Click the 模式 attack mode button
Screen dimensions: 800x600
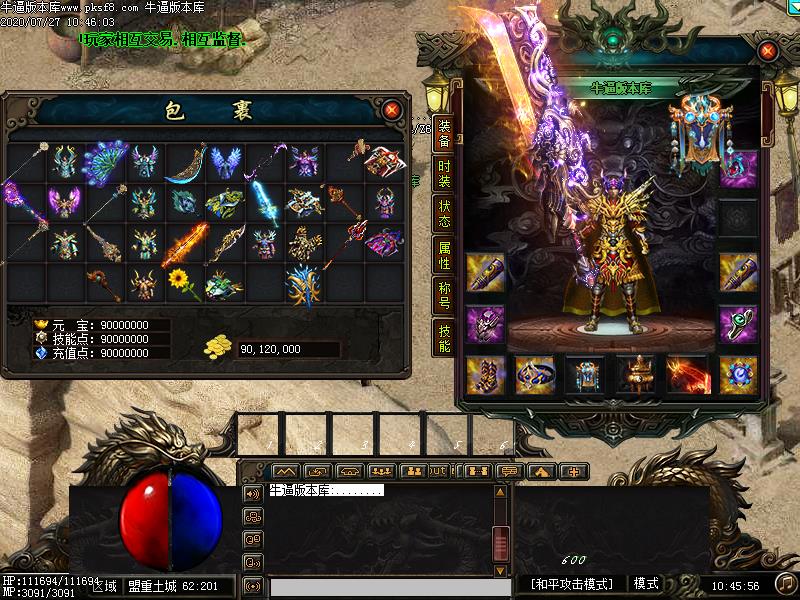click(646, 583)
